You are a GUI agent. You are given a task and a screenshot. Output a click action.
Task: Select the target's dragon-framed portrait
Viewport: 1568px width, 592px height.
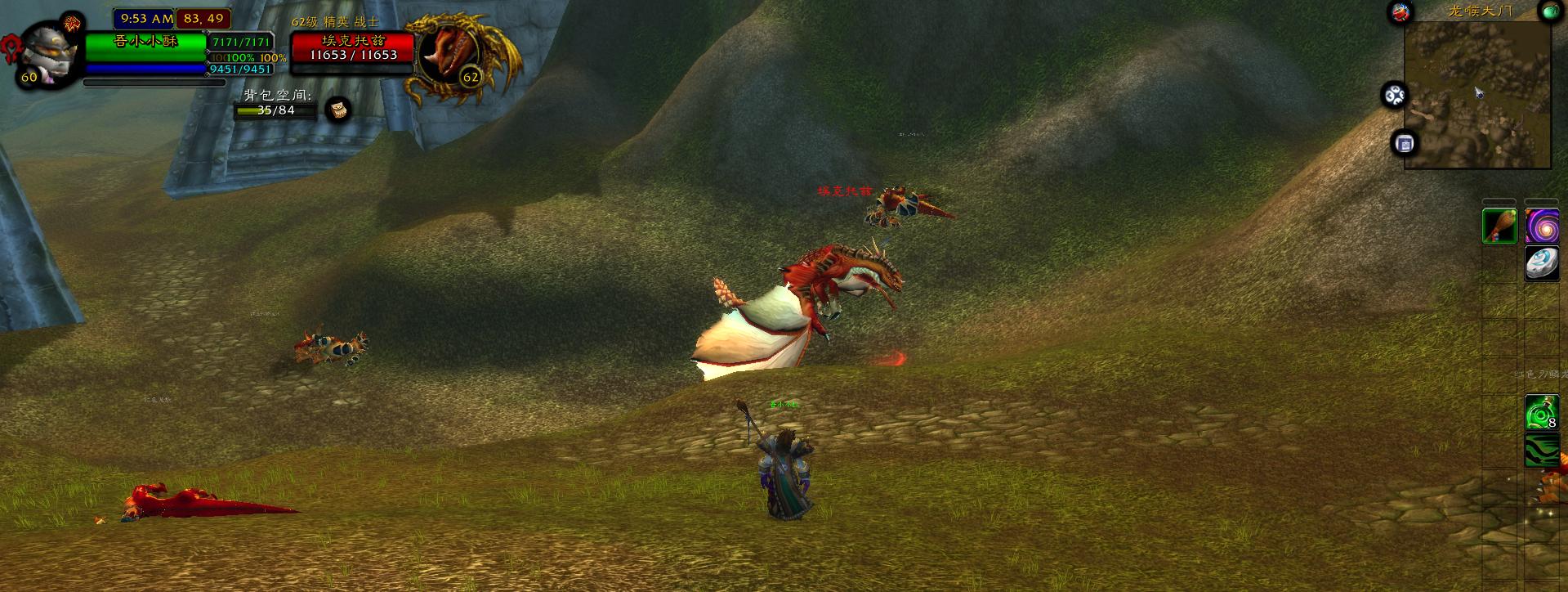point(446,54)
